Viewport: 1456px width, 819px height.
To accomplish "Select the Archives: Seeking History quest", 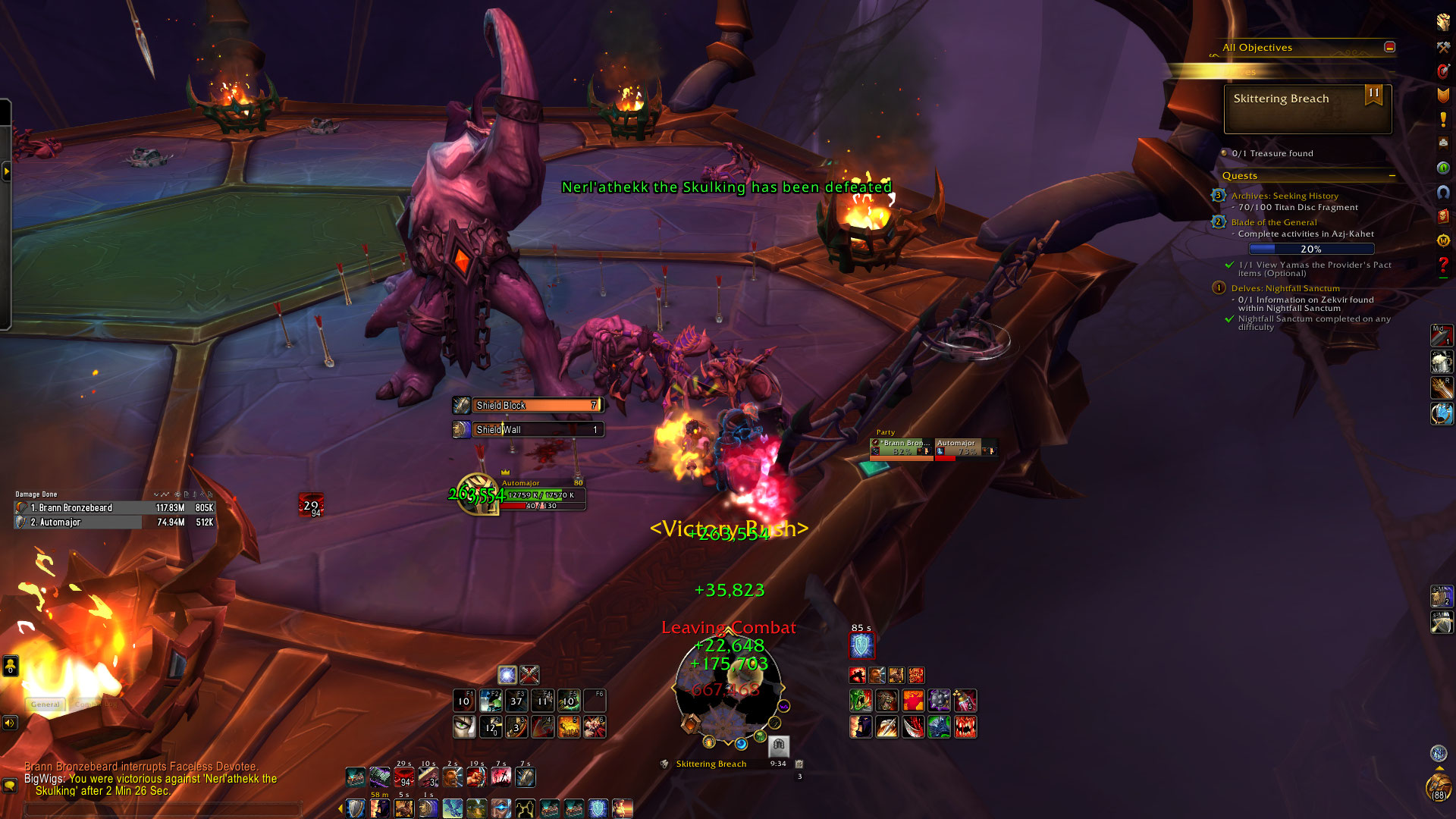I will click(x=1285, y=196).
